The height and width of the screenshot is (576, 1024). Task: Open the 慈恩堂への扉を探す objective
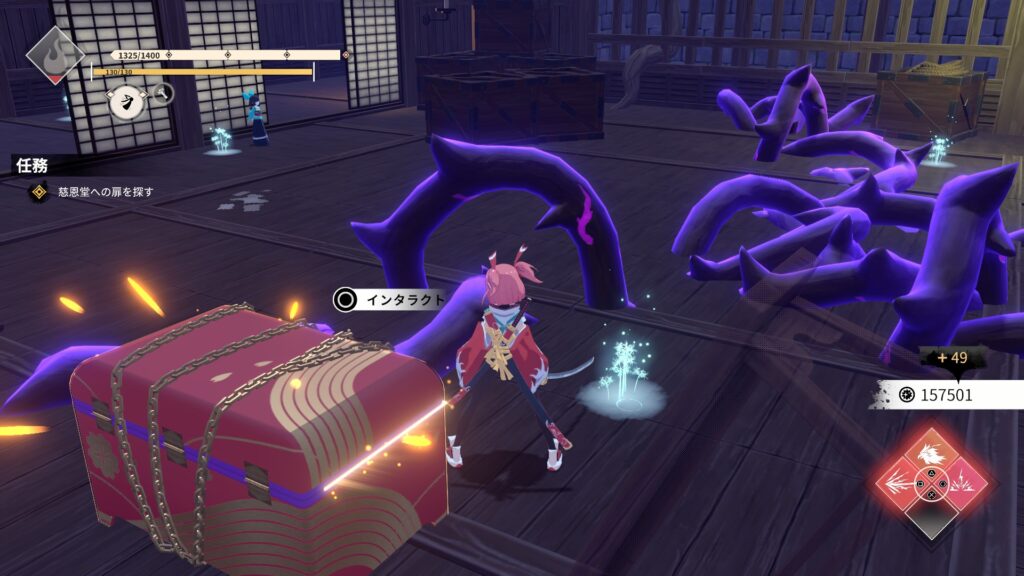[90, 191]
